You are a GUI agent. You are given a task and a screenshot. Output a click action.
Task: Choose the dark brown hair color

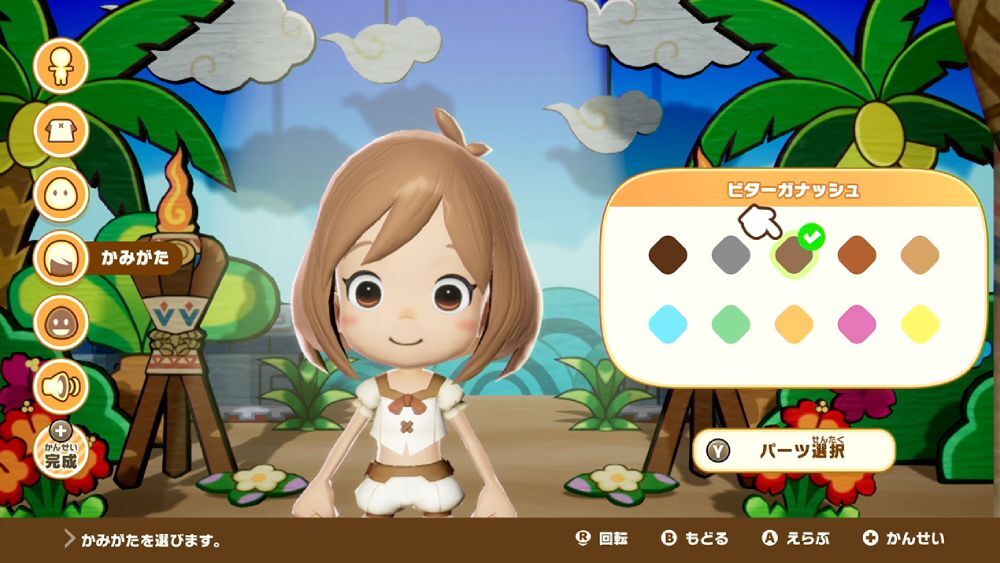click(667, 255)
